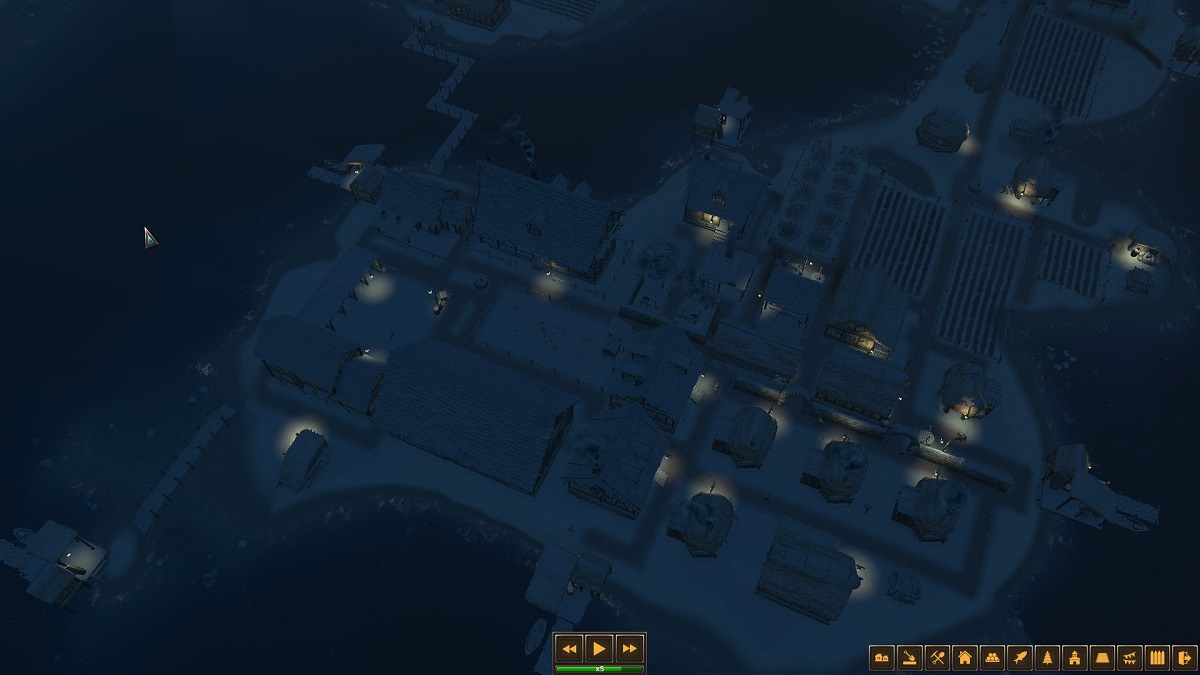This screenshot has height=675, width=1200.
Task: Choose the single house build category
Action: point(965,657)
